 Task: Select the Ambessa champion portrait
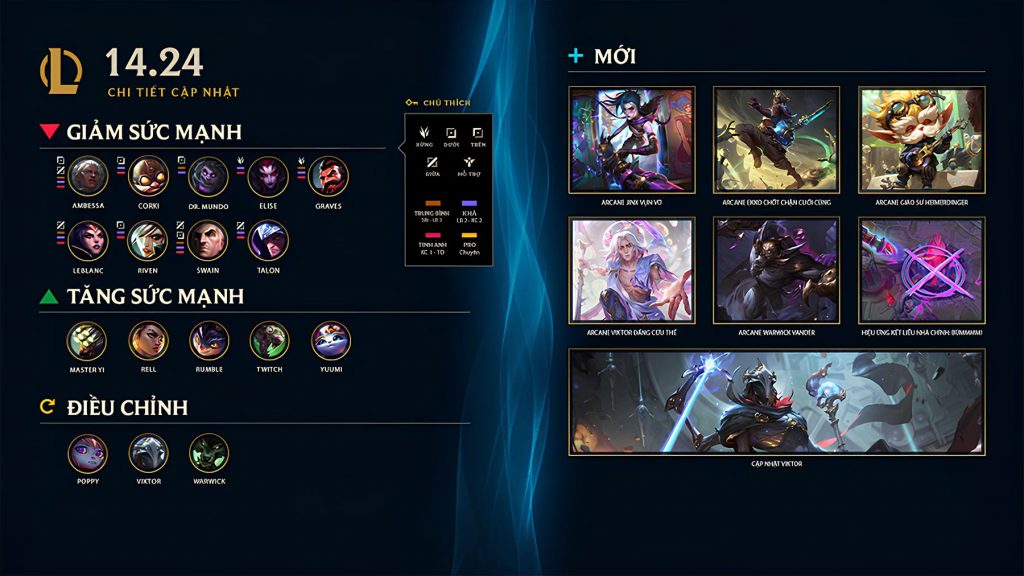coord(88,177)
